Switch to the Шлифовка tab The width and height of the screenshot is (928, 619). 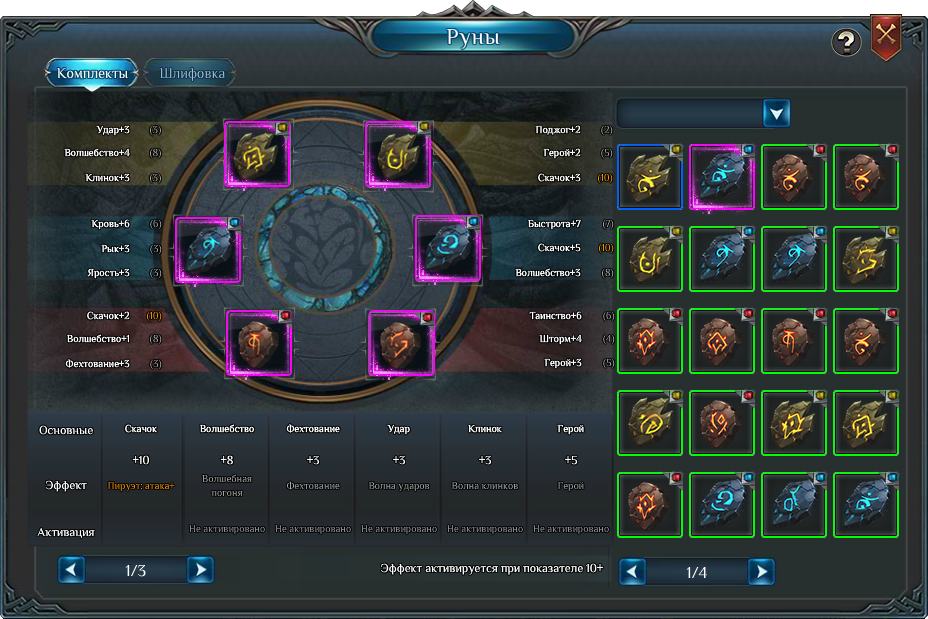pos(190,73)
